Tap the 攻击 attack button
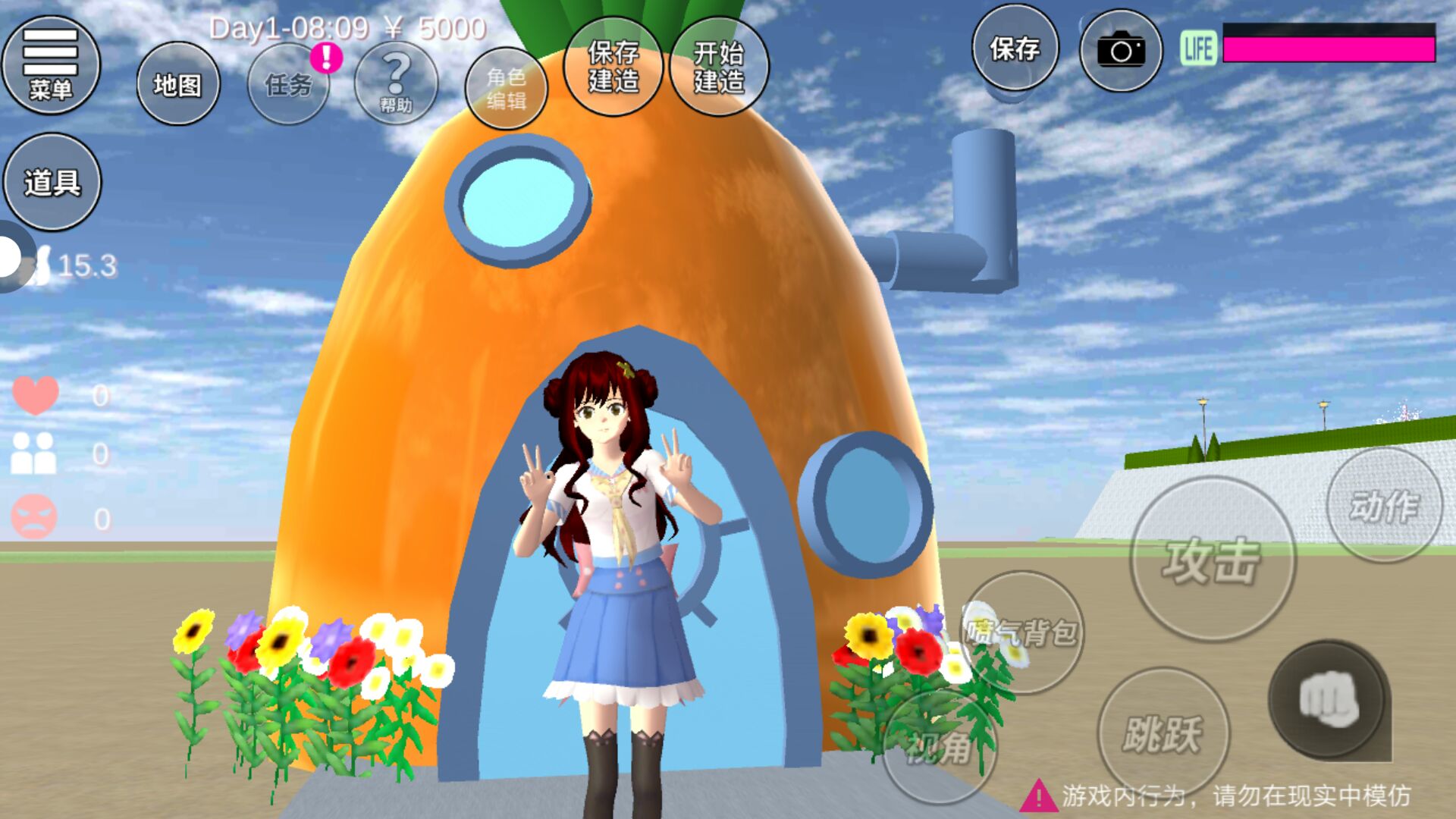 coord(1213,560)
